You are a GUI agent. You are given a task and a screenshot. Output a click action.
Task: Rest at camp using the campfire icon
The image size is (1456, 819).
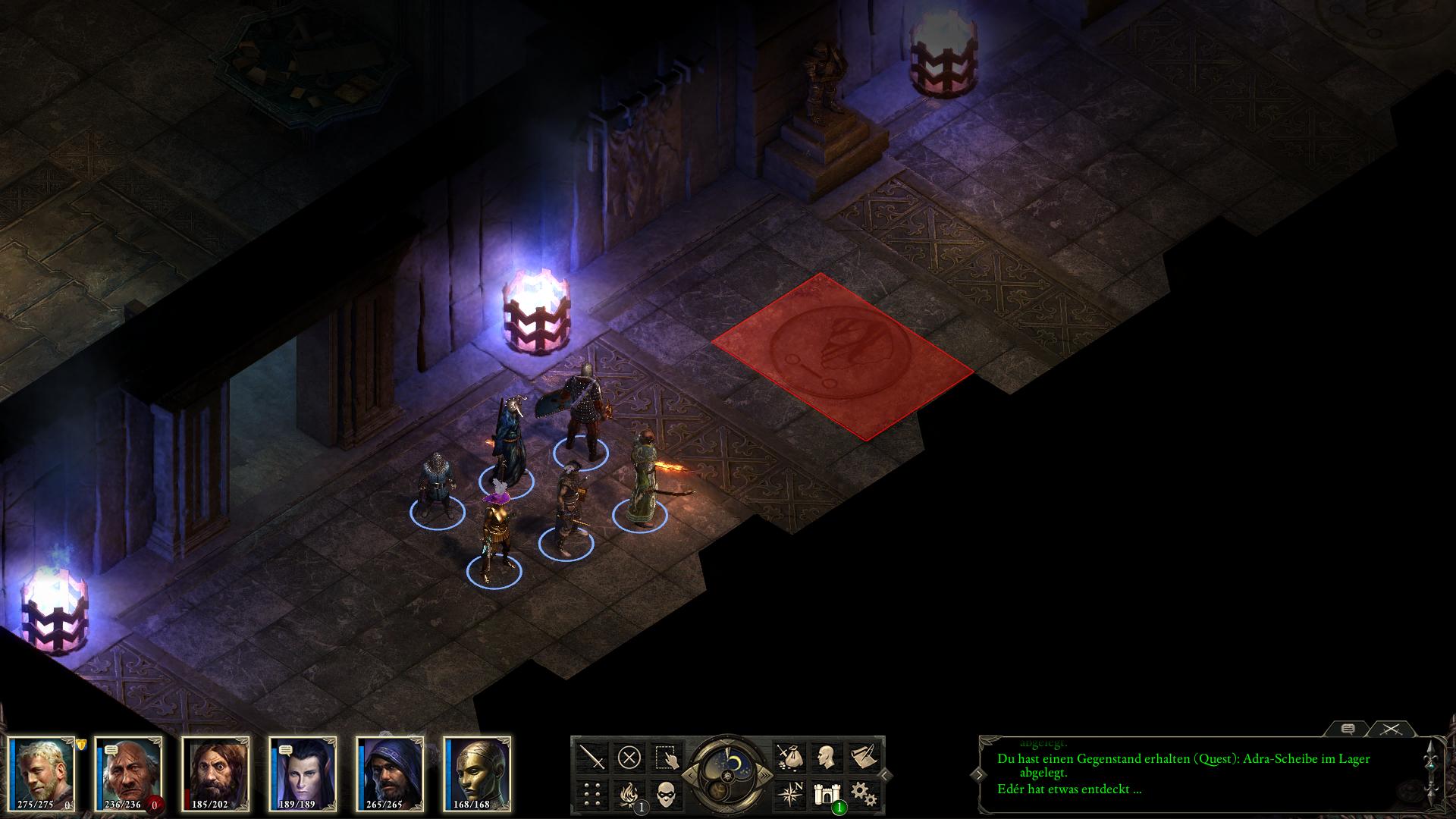point(629,794)
